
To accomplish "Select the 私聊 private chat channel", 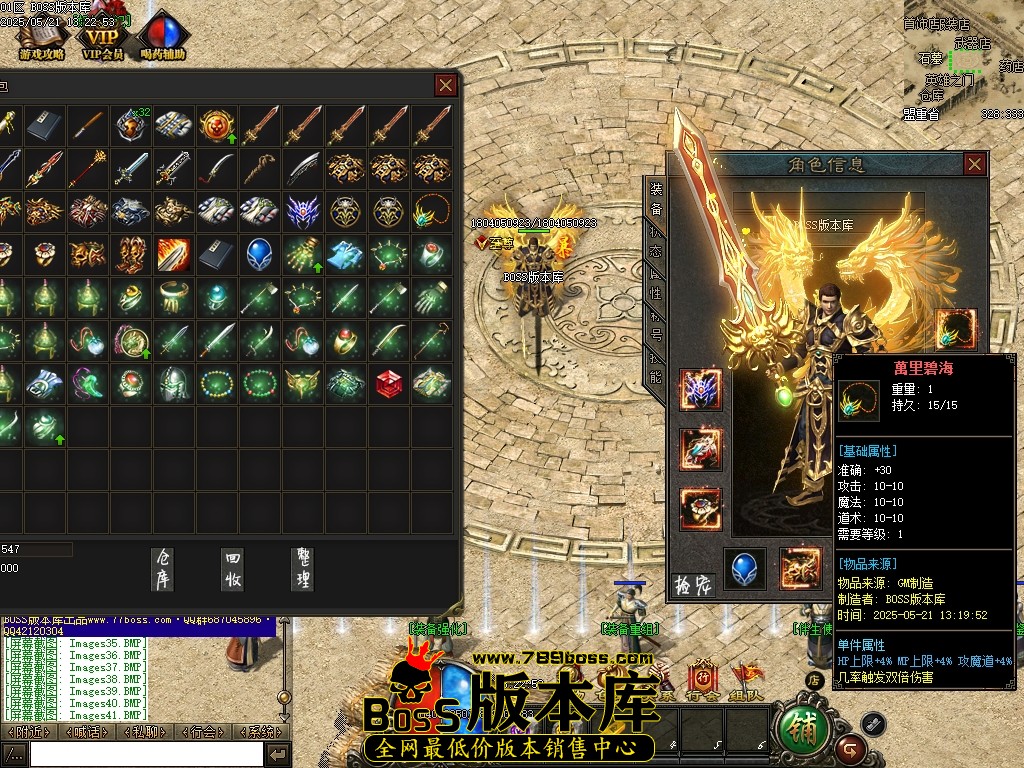I will 146,732.
